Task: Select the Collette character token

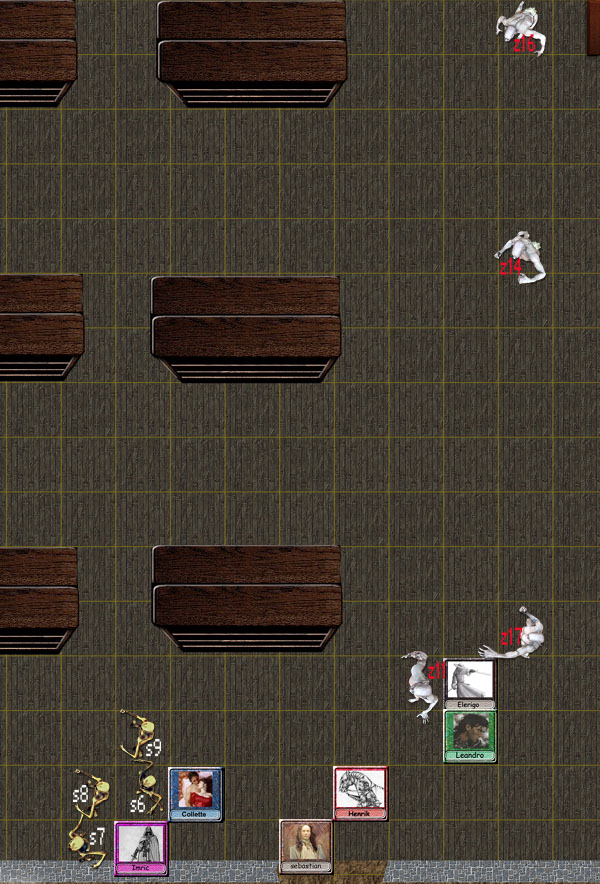Action: pyautogui.click(x=195, y=793)
